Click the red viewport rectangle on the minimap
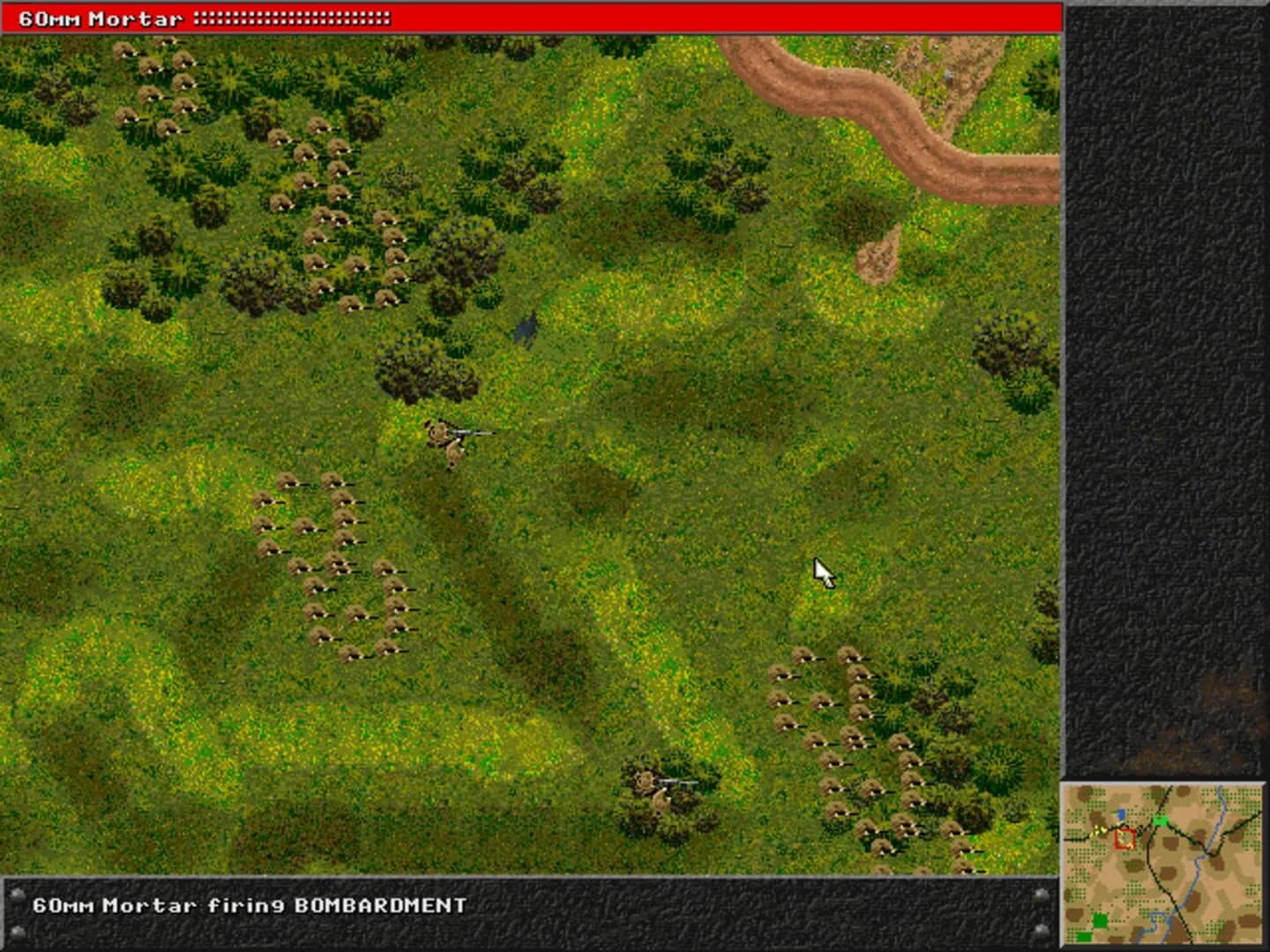This screenshot has height=952, width=1270. click(x=1125, y=837)
